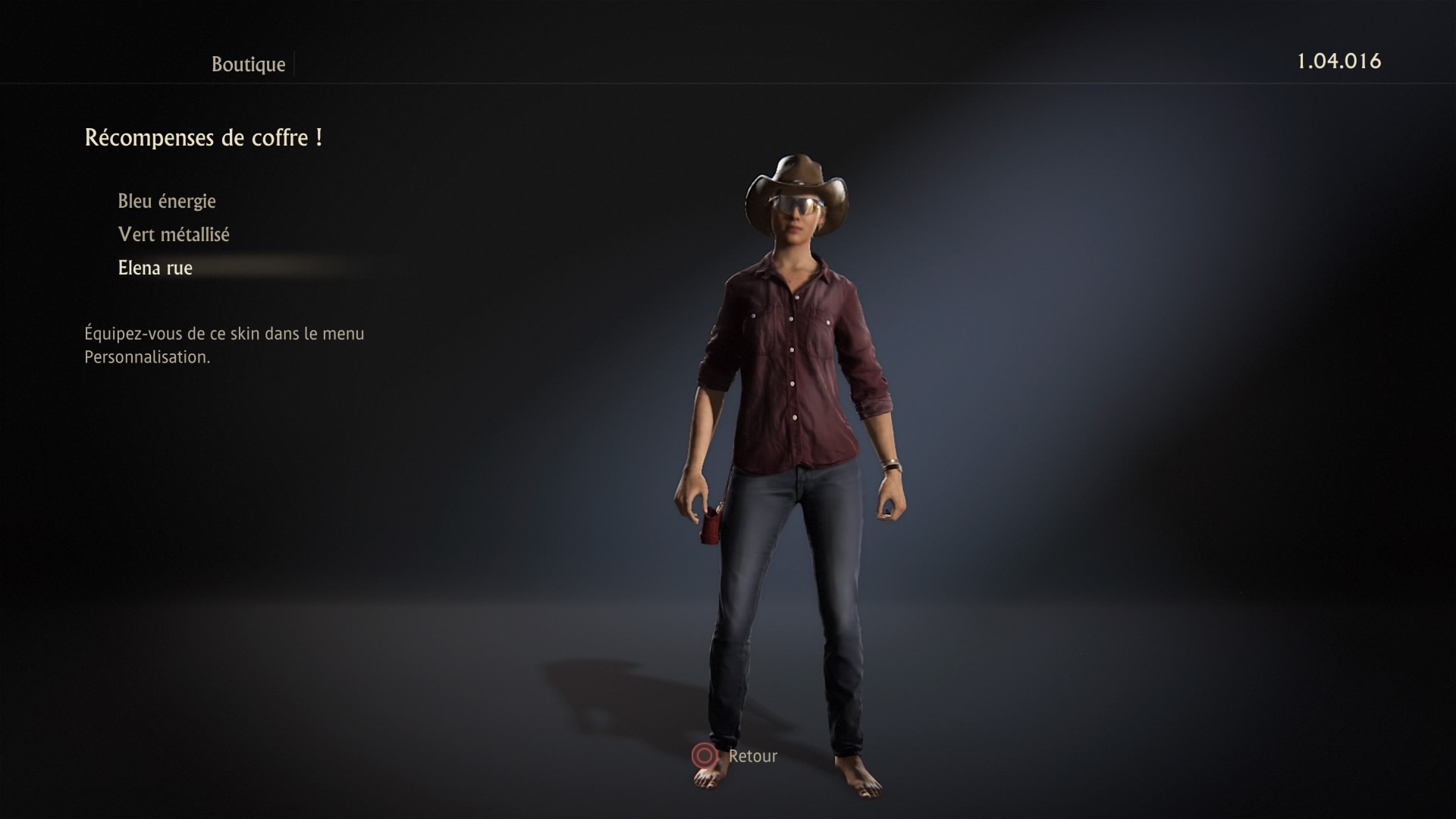Expand the Vert métallisé reward entry
This screenshot has height=819, width=1456.
(x=174, y=234)
